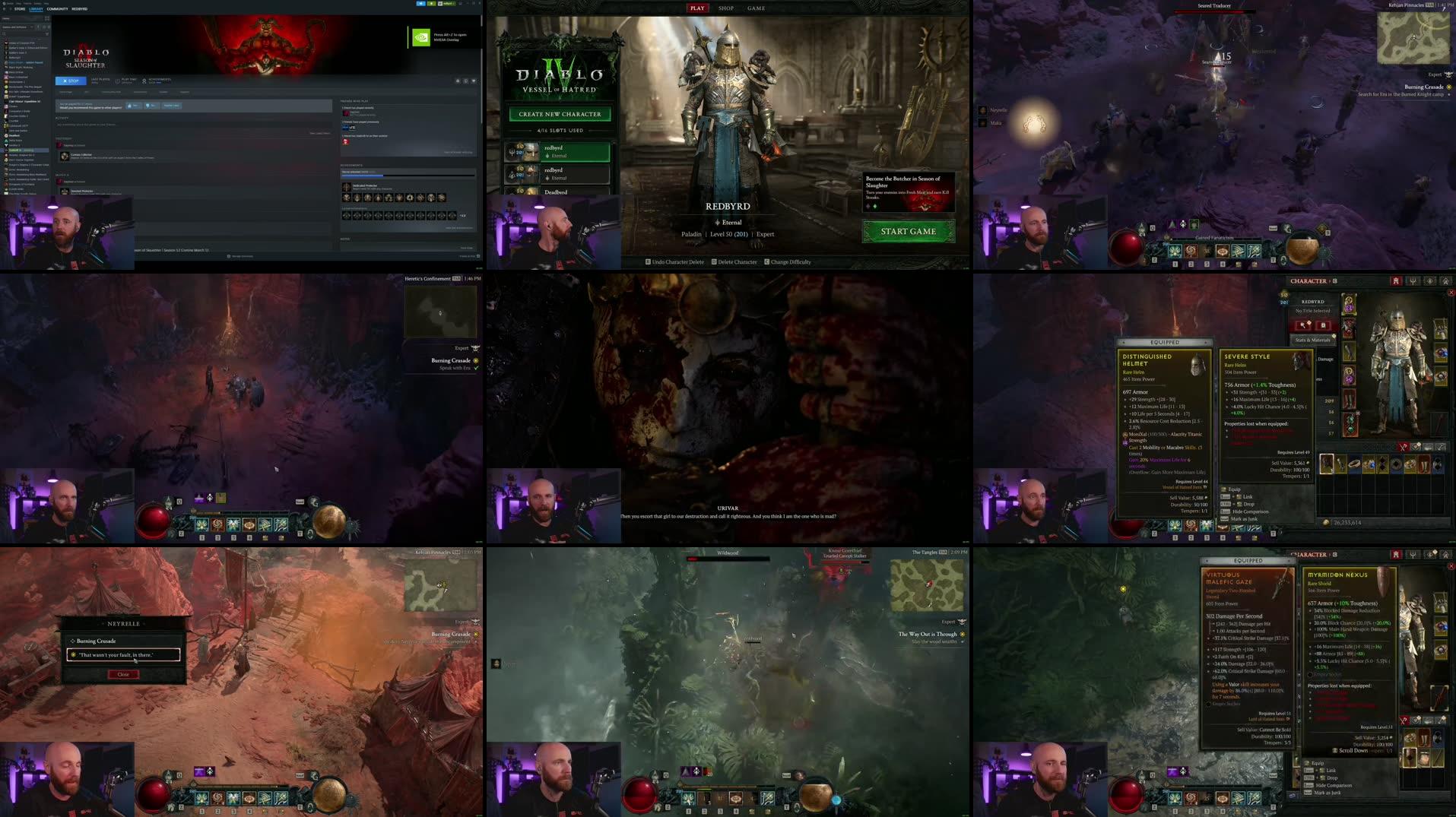Open the library sidebar filter dropdown
1456x817 pixels.
coord(46,34)
